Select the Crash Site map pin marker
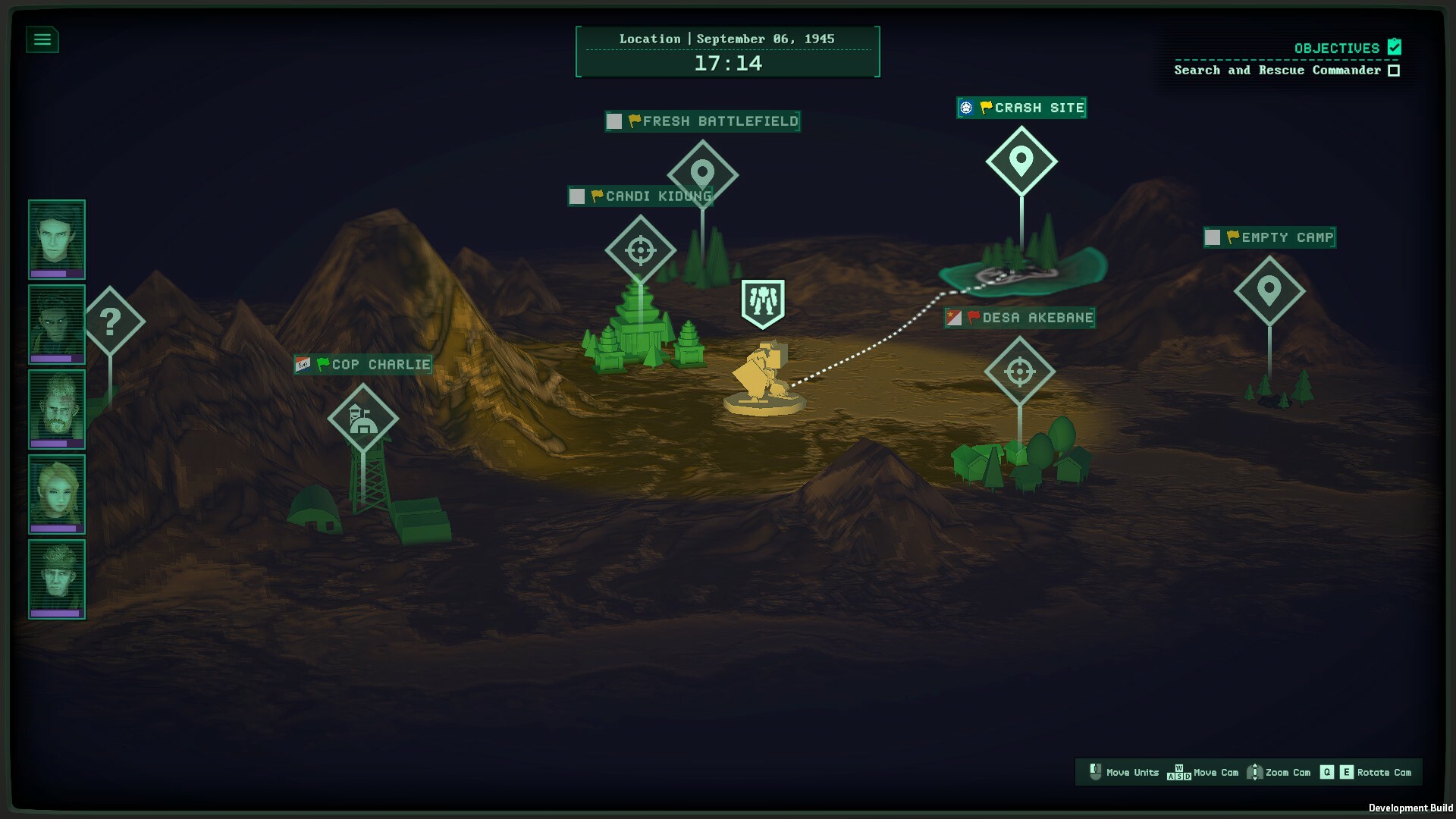Image resolution: width=1456 pixels, height=819 pixels. click(1021, 160)
